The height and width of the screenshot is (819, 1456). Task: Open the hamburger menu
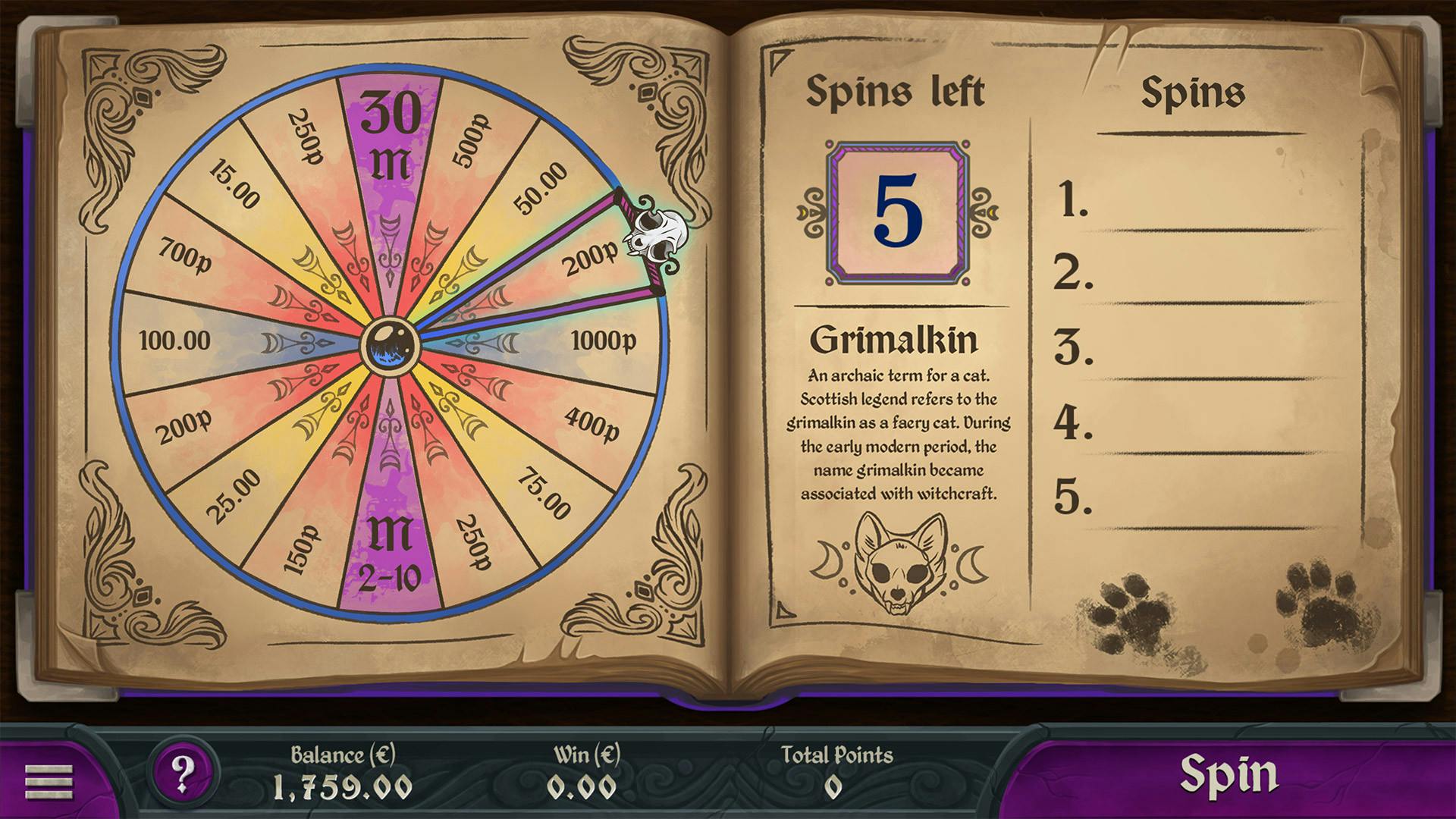[49, 780]
